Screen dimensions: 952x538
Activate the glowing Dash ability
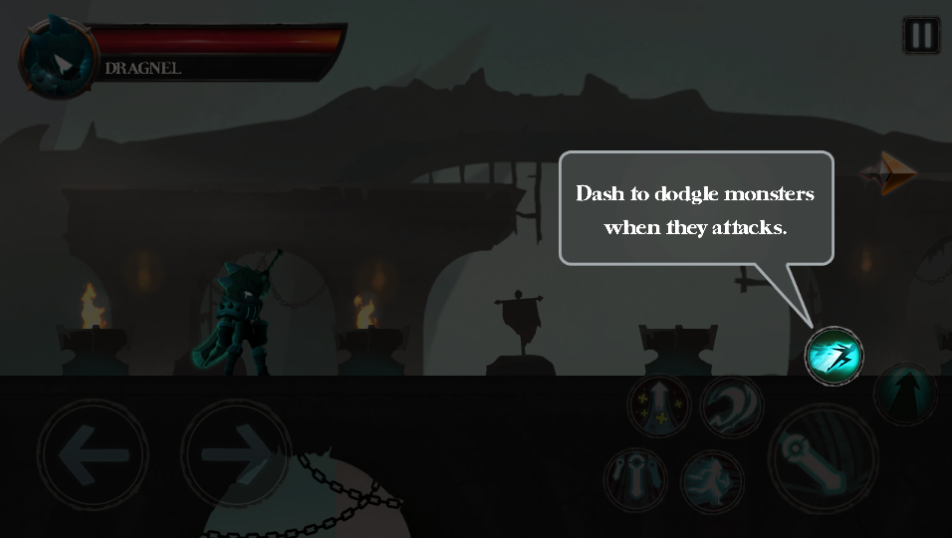[834, 355]
